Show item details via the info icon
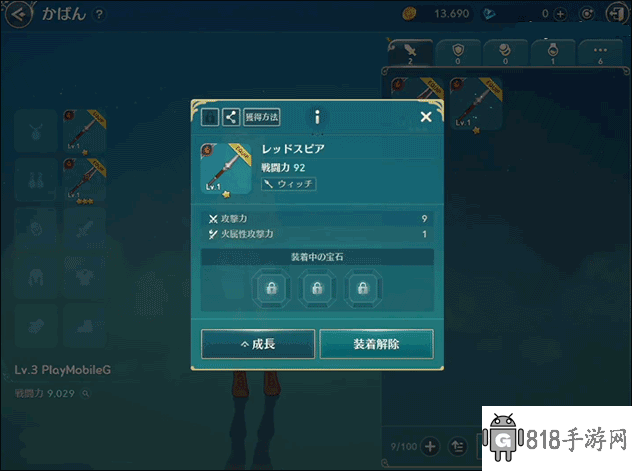Viewport: 632px width, 471px height. 317,117
